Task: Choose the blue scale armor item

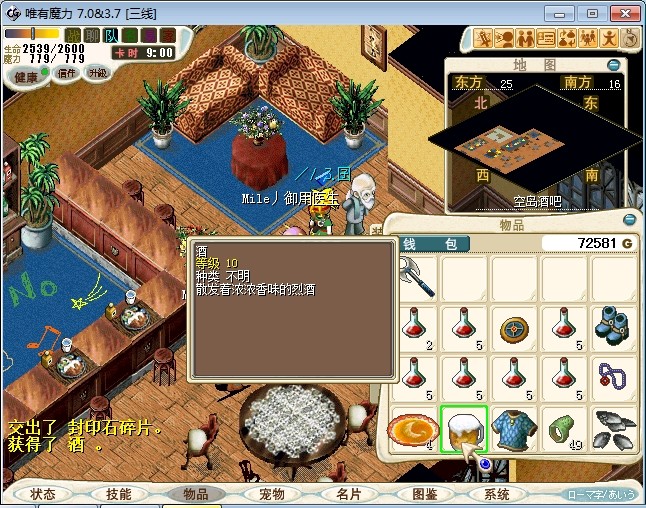Action: [514, 429]
